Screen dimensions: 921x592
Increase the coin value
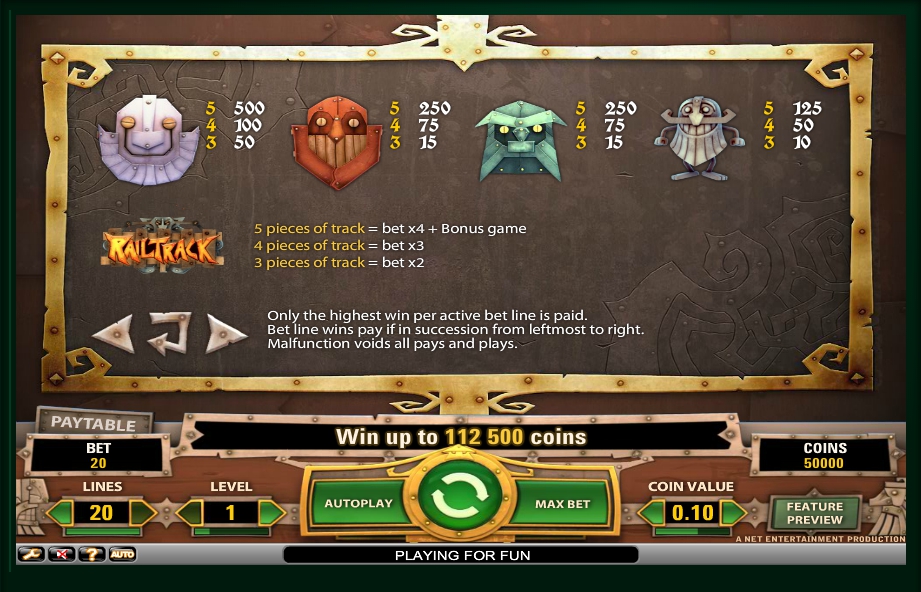734,513
